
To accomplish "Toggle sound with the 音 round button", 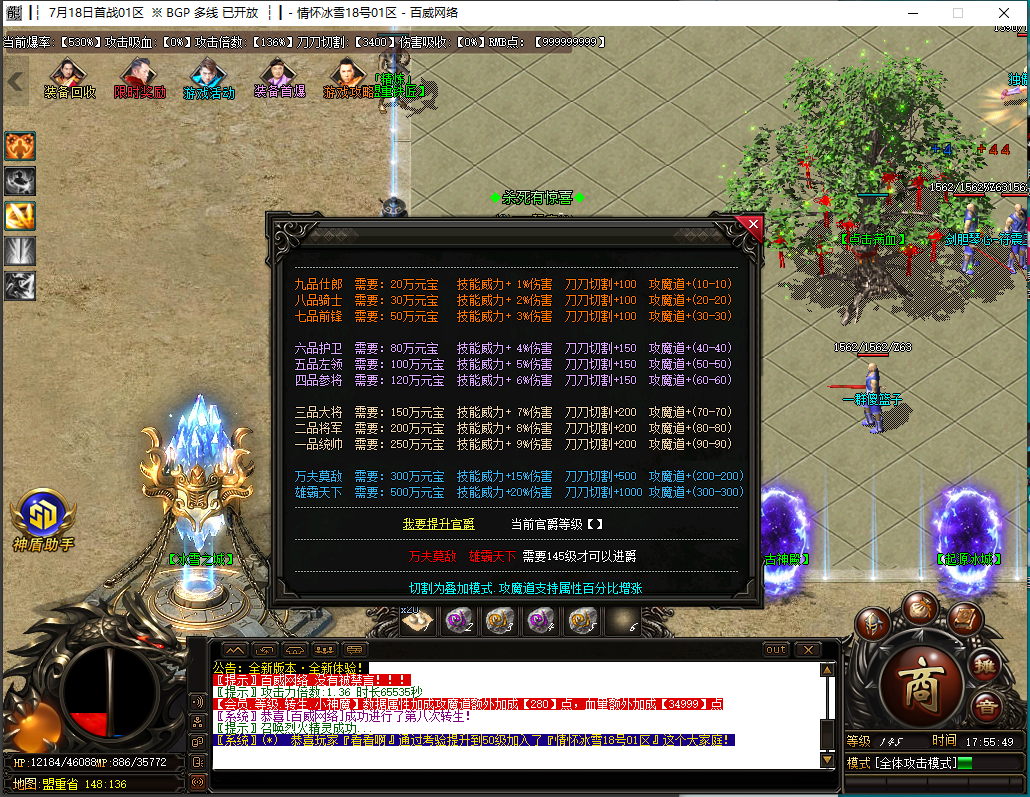I will click(986, 704).
